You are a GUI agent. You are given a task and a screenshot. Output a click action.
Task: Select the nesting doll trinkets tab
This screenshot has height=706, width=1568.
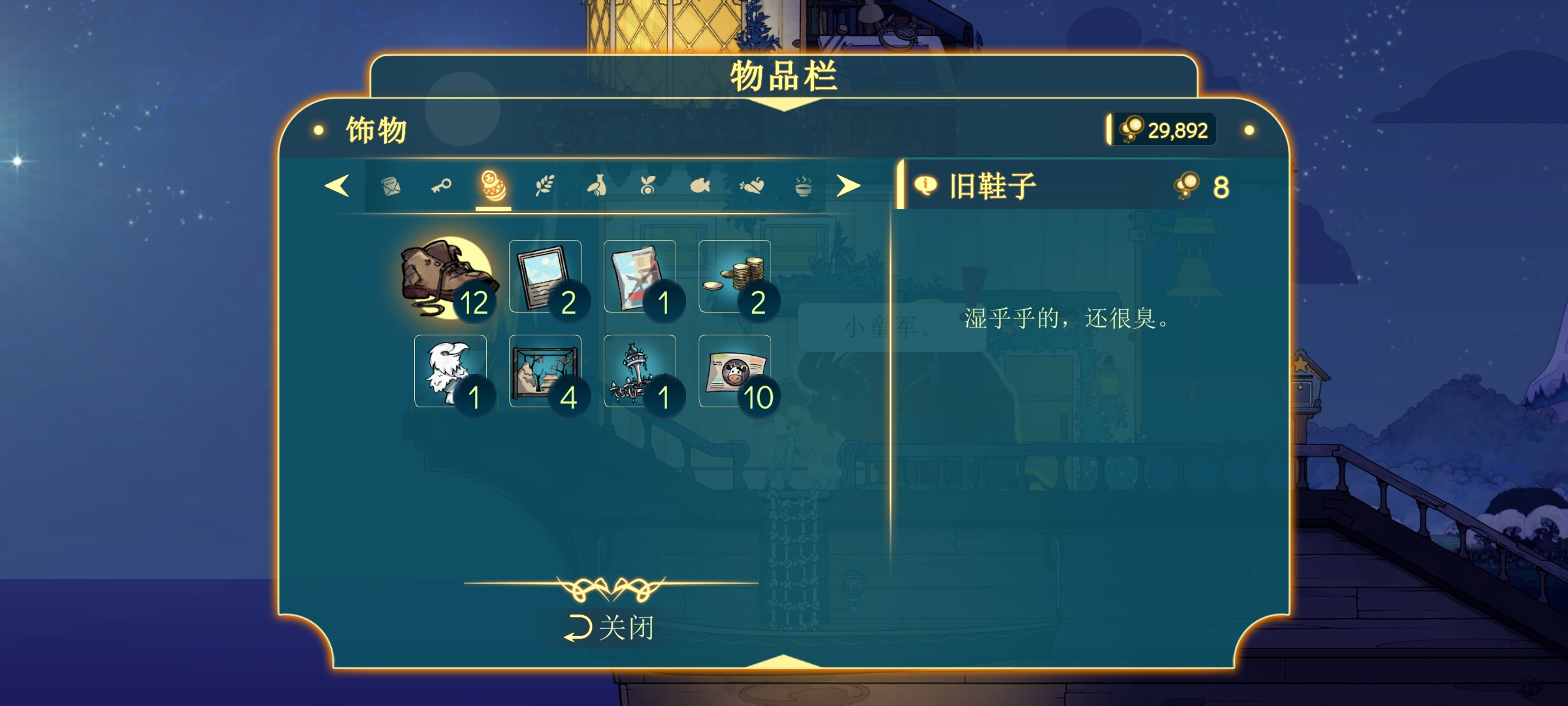[493, 187]
